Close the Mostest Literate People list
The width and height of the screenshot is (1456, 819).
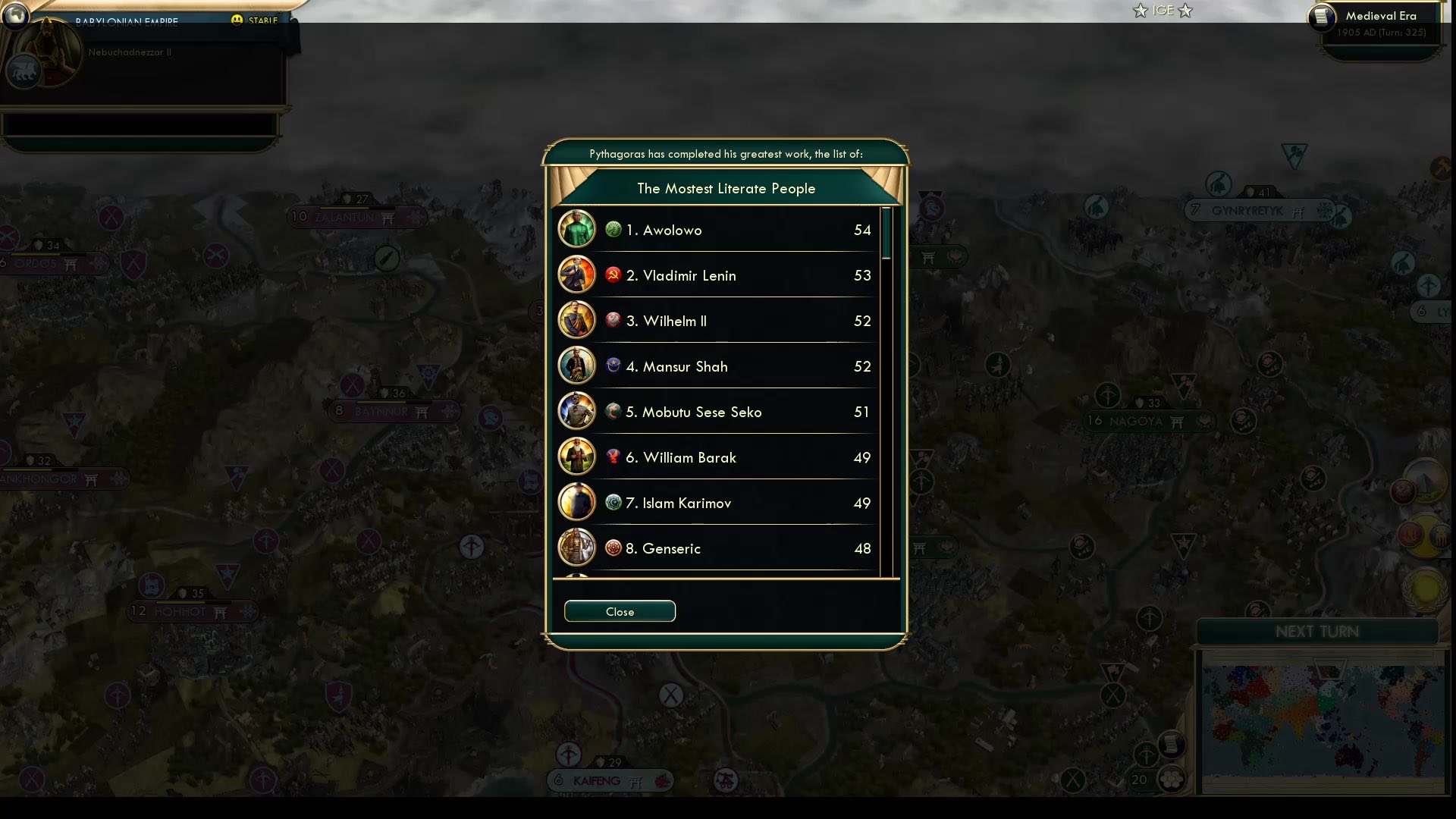point(619,611)
